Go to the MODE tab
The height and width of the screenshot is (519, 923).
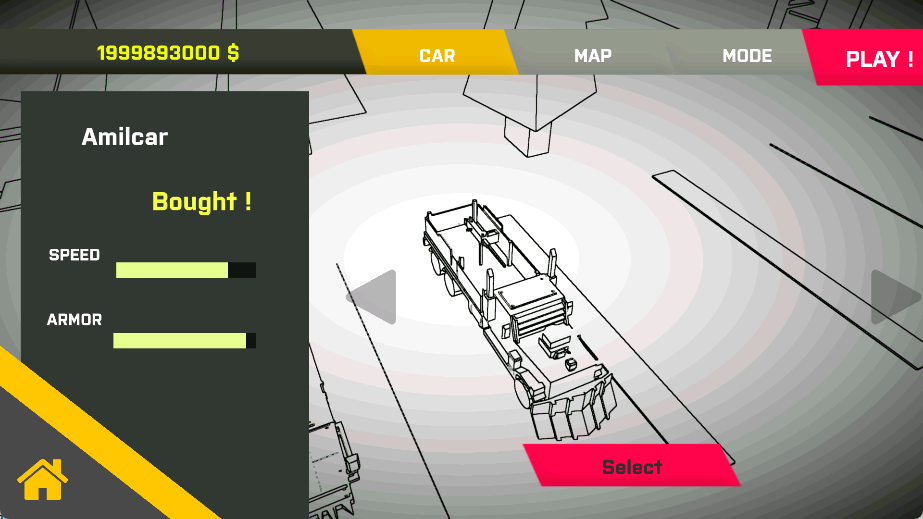pyautogui.click(x=747, y=56)
